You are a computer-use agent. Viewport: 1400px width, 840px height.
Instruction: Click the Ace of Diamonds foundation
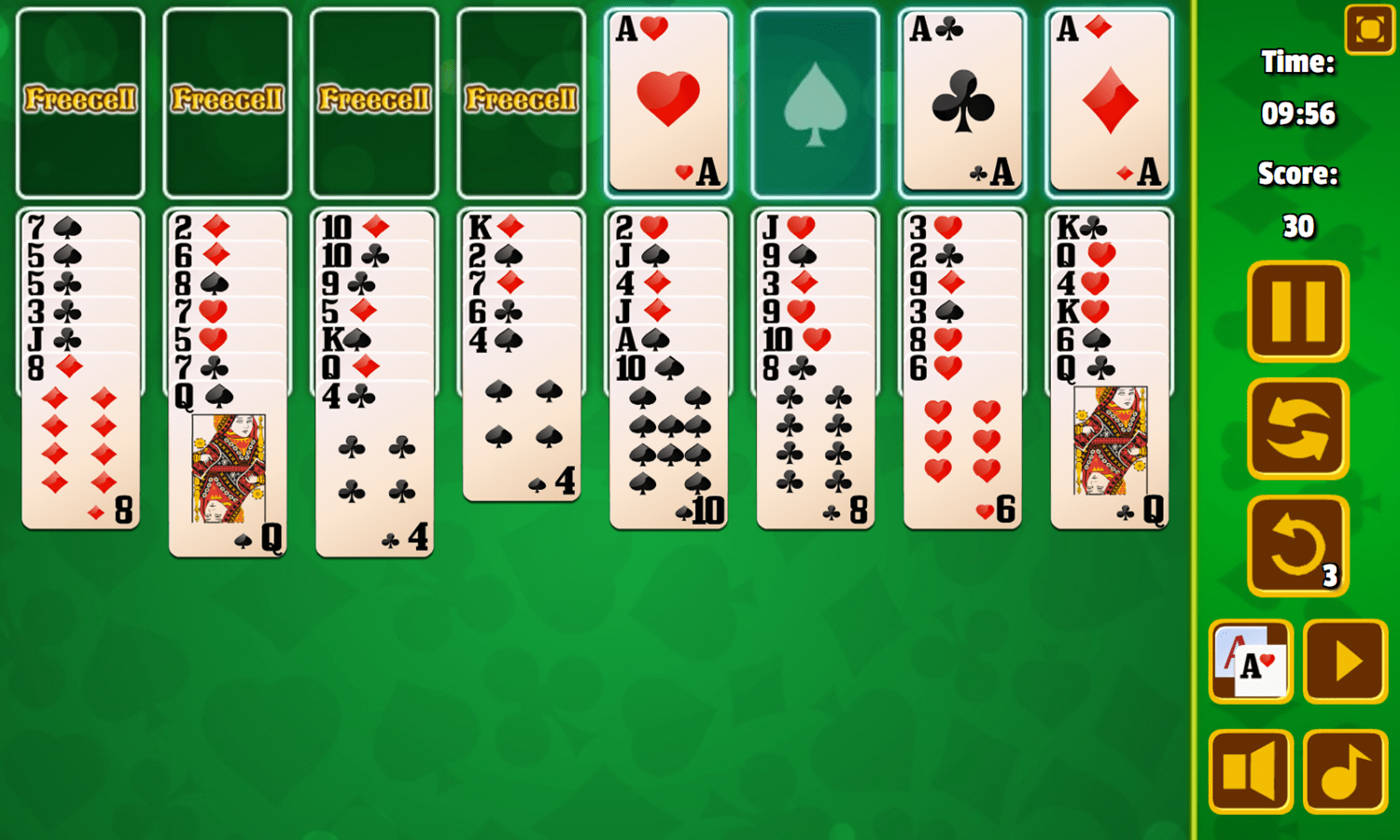(x=1109, y=100)
